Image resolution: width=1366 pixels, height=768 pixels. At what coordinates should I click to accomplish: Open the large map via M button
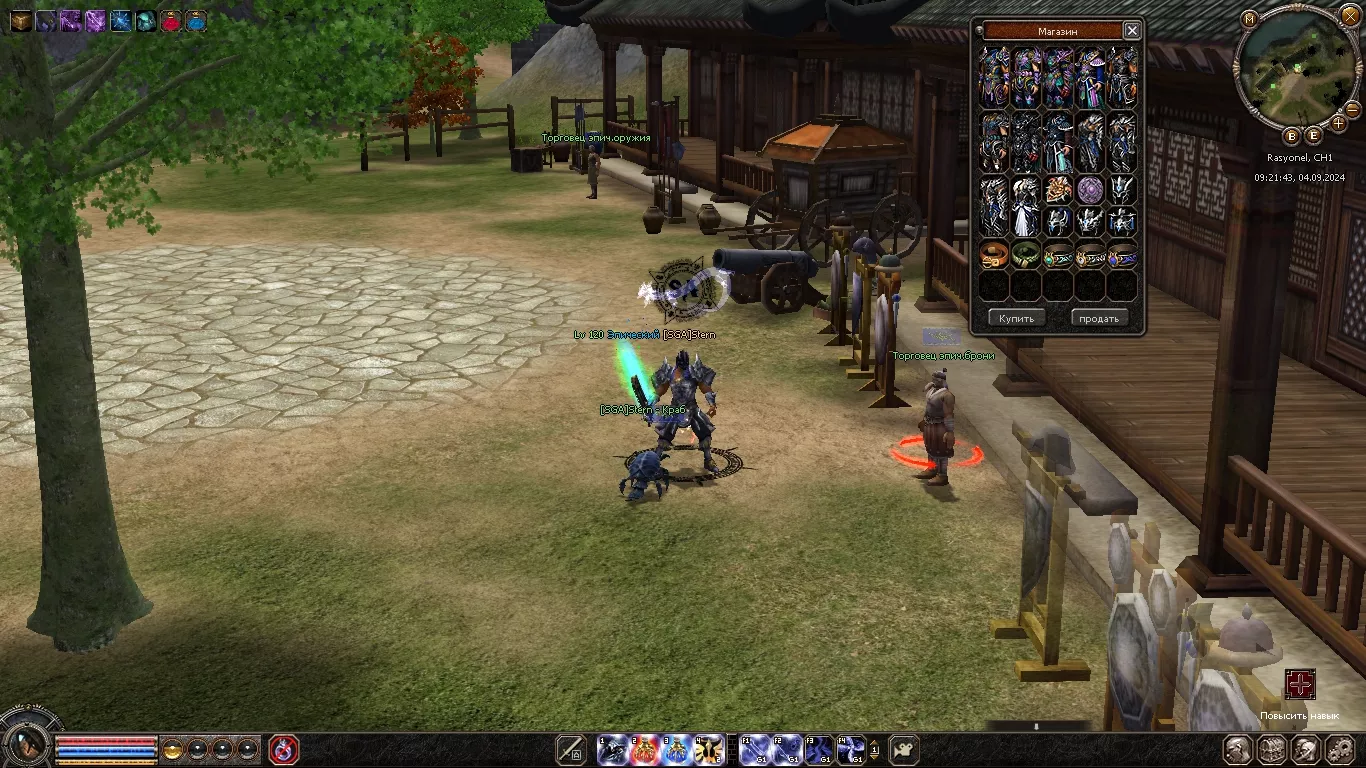(x=1249, y=18)
